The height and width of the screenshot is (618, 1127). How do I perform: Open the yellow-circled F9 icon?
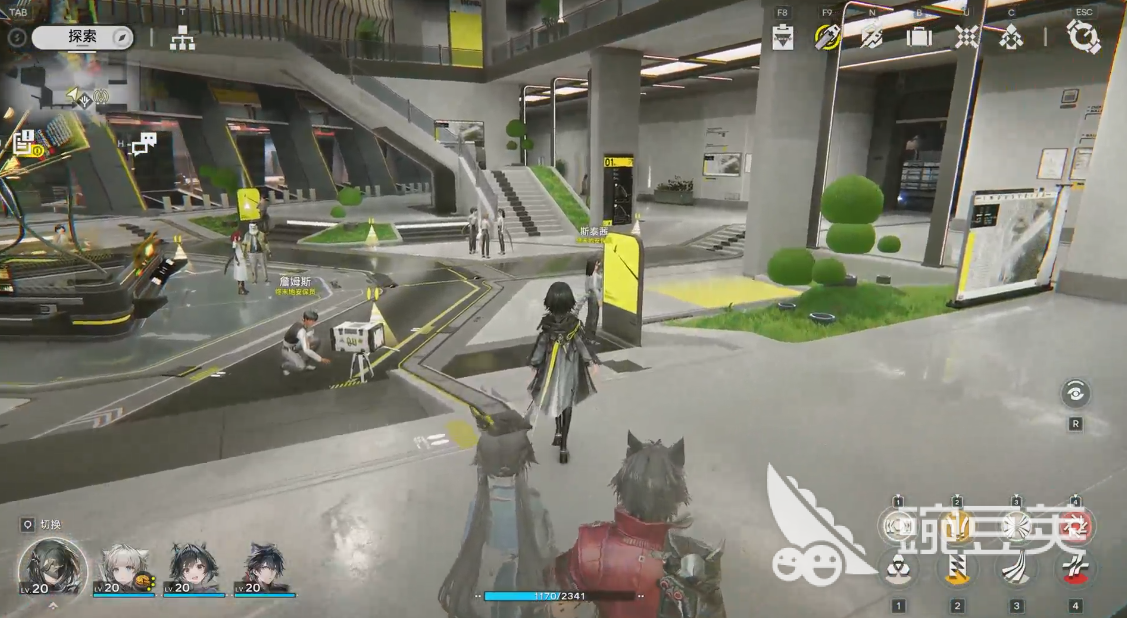(827, 37)
